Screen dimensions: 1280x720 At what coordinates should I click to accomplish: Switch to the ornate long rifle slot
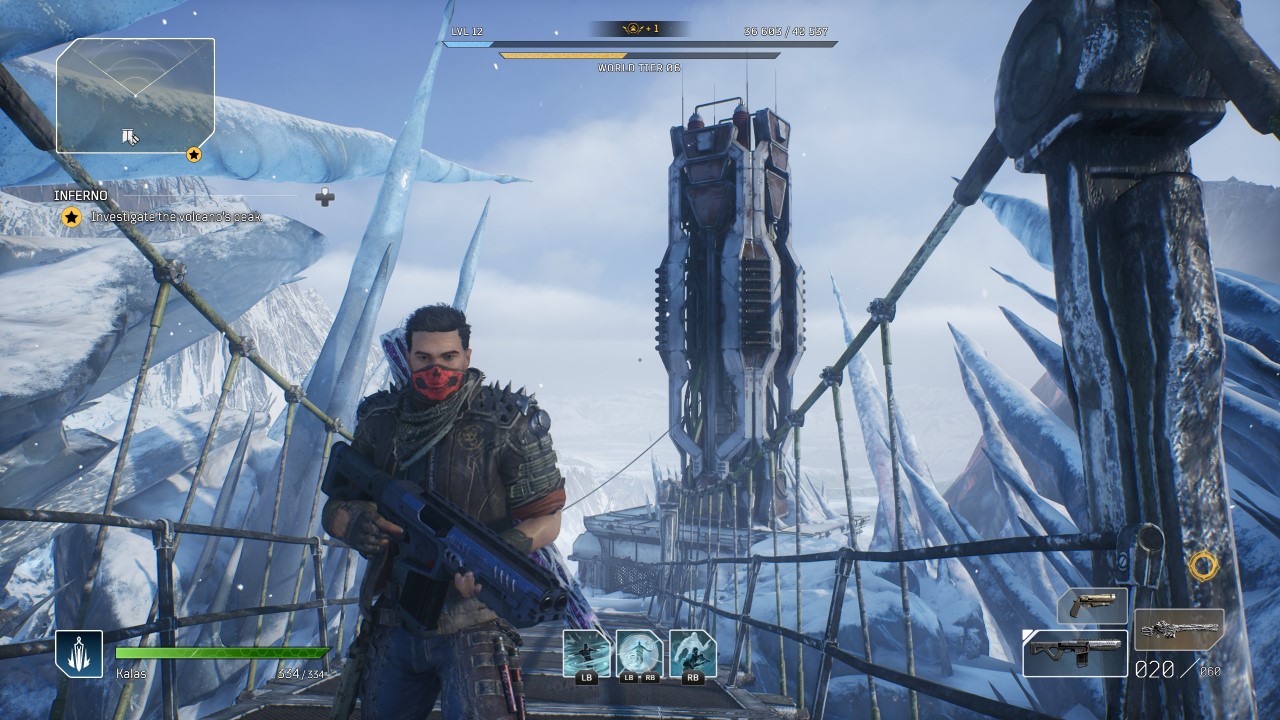[1179, 630]
